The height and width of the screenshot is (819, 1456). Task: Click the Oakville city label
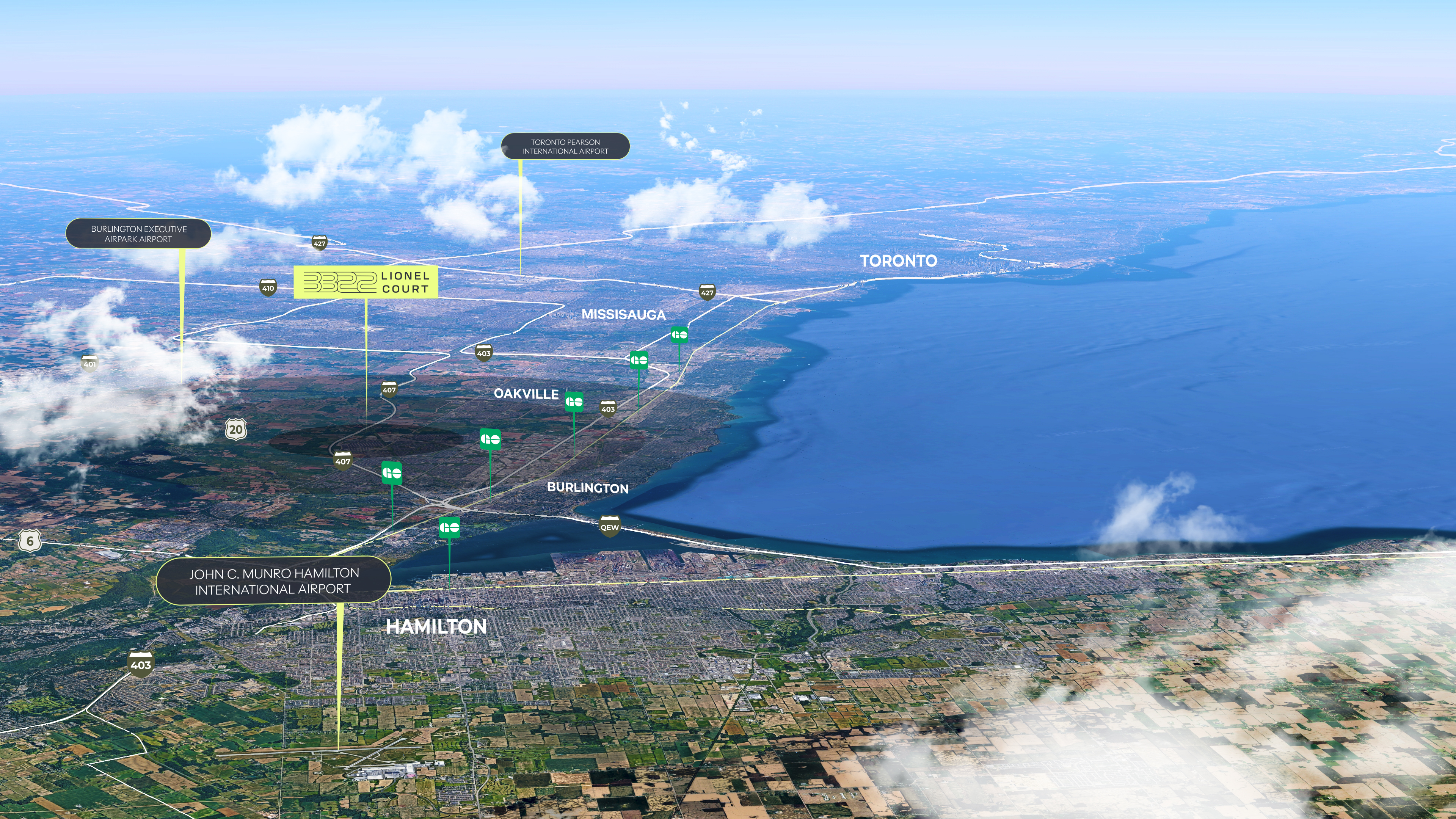pos(526,394)
